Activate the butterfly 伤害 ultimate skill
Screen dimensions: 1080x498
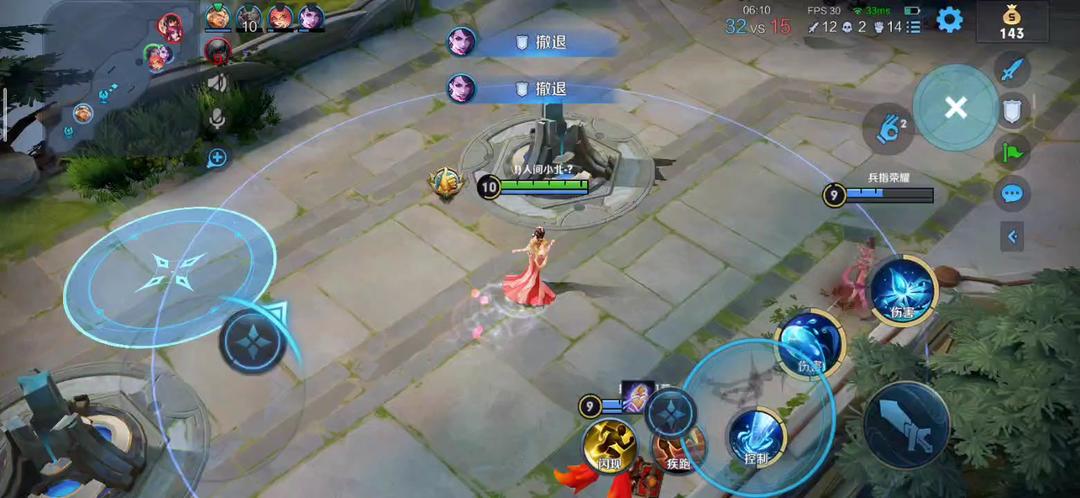coord(901,290)
